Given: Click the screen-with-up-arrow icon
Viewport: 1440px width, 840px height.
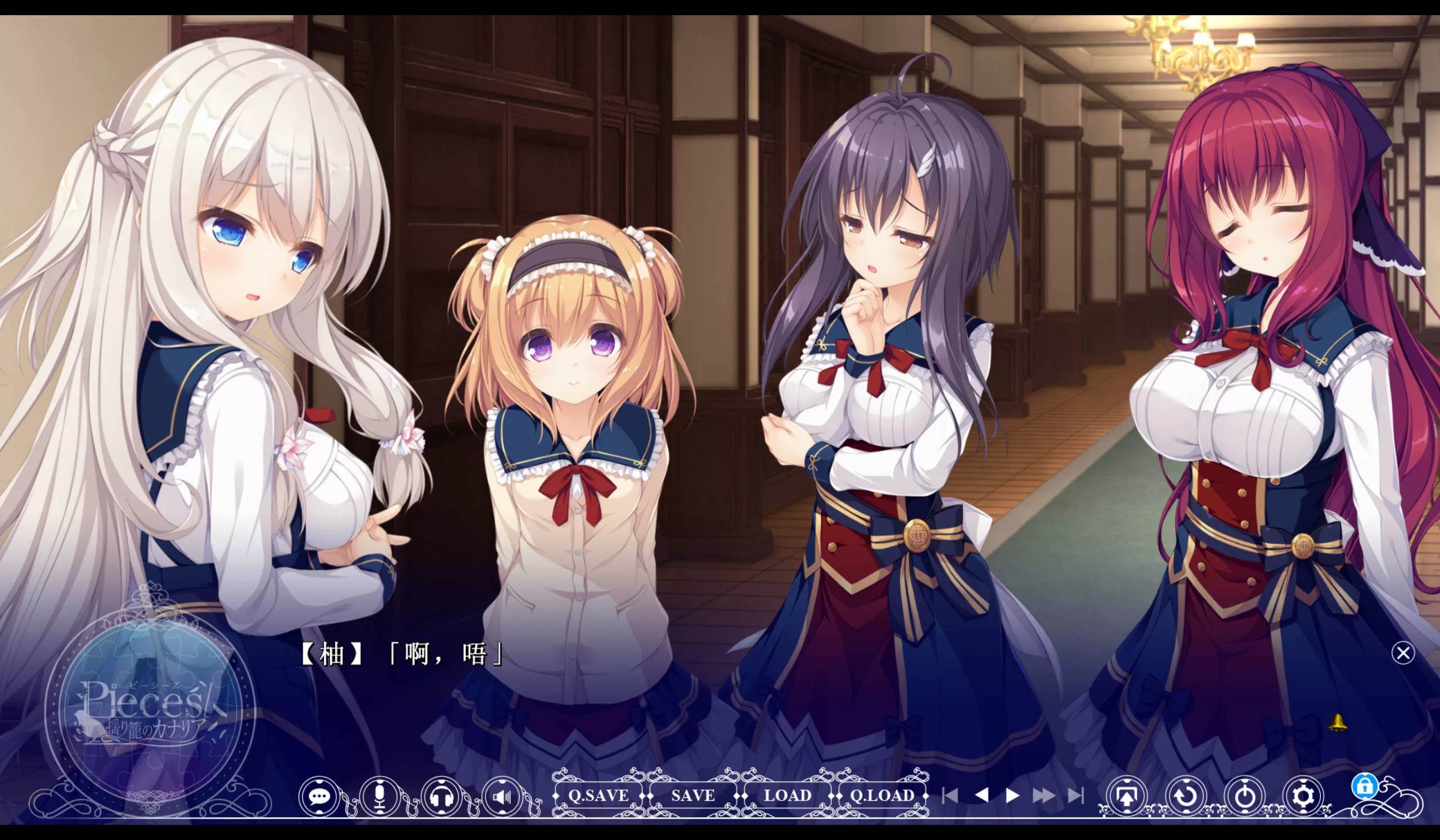Looking at the screenshot, I should 1126,796.
